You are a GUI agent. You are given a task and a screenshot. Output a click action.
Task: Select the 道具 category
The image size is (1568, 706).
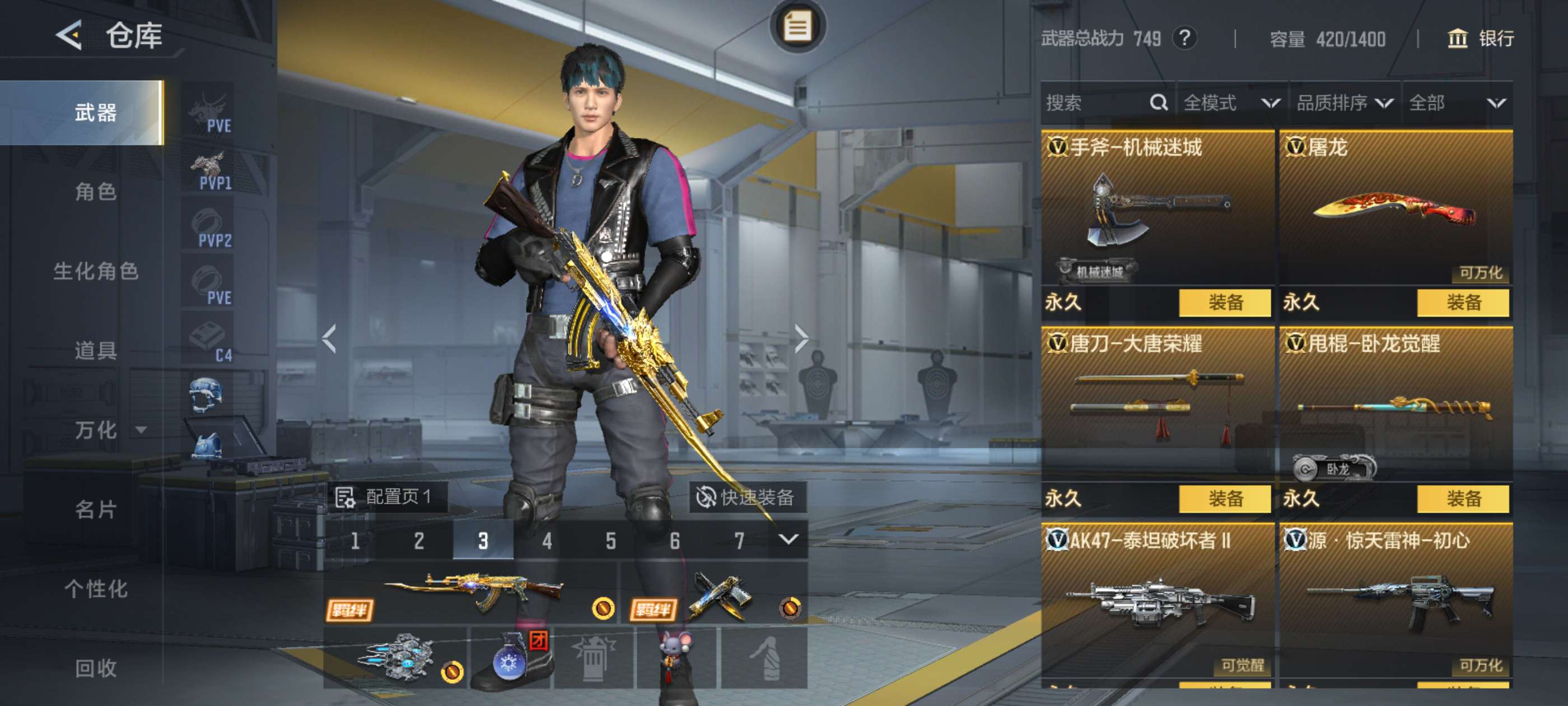pyautogui.click(x=96, y=350)
